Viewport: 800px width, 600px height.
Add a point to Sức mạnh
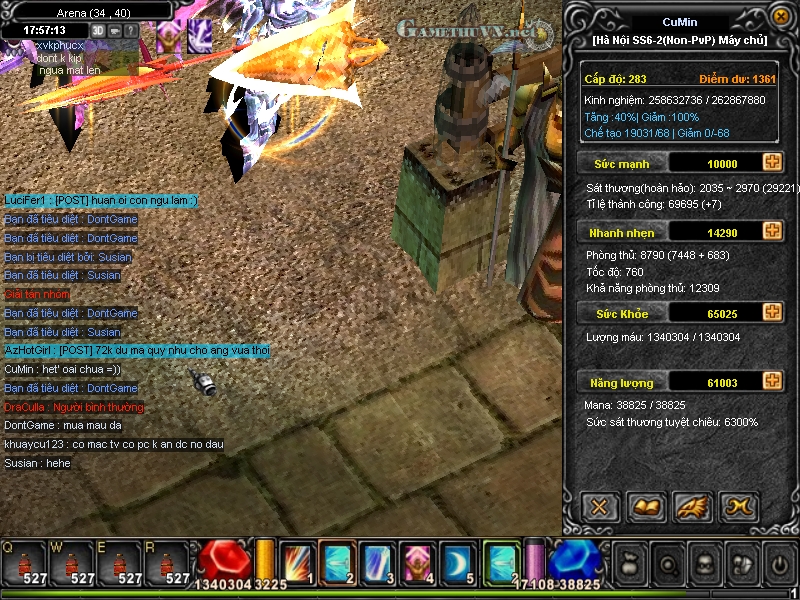[772, 163]
